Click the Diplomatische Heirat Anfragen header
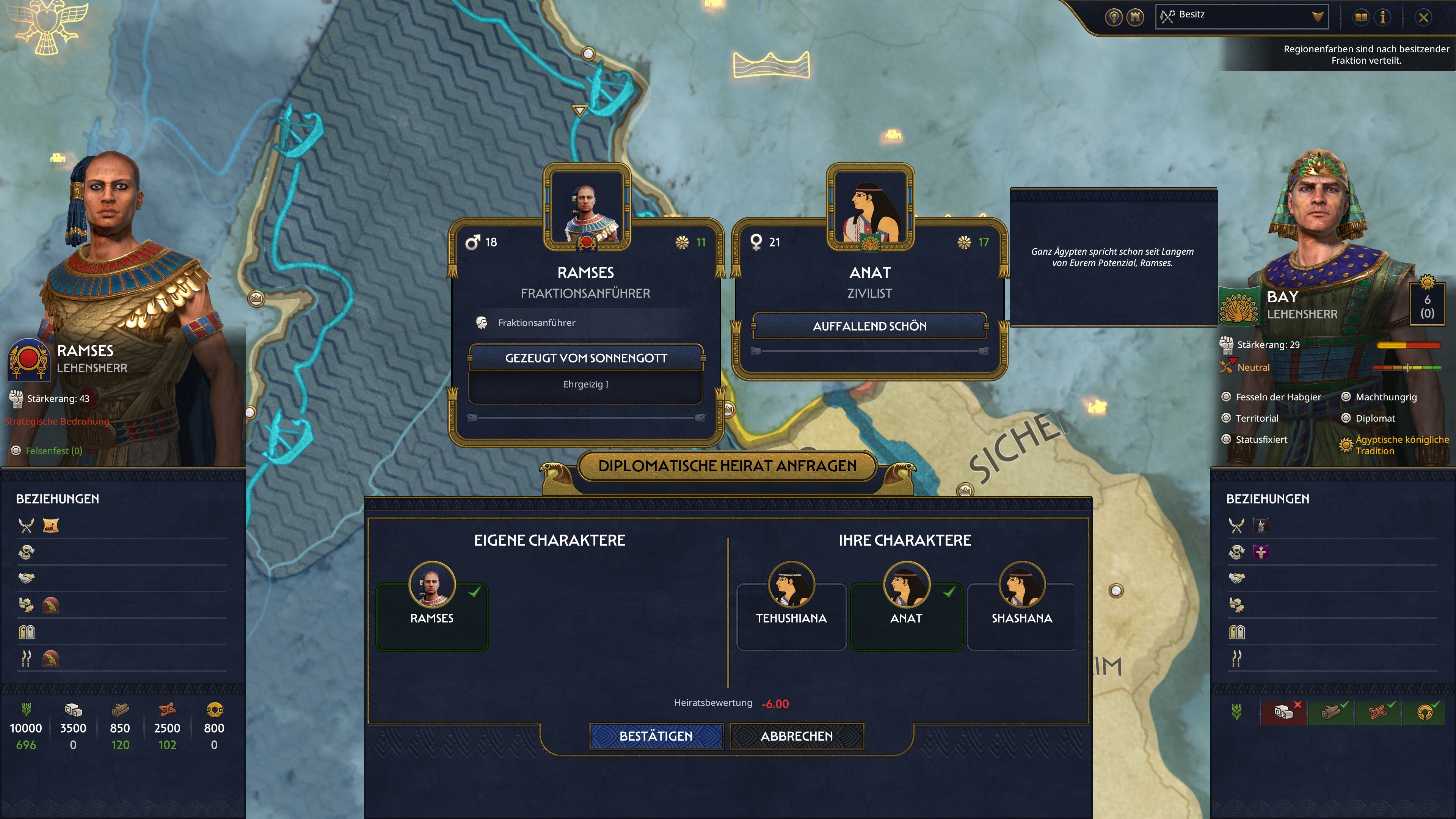 [x=727, y=466]
